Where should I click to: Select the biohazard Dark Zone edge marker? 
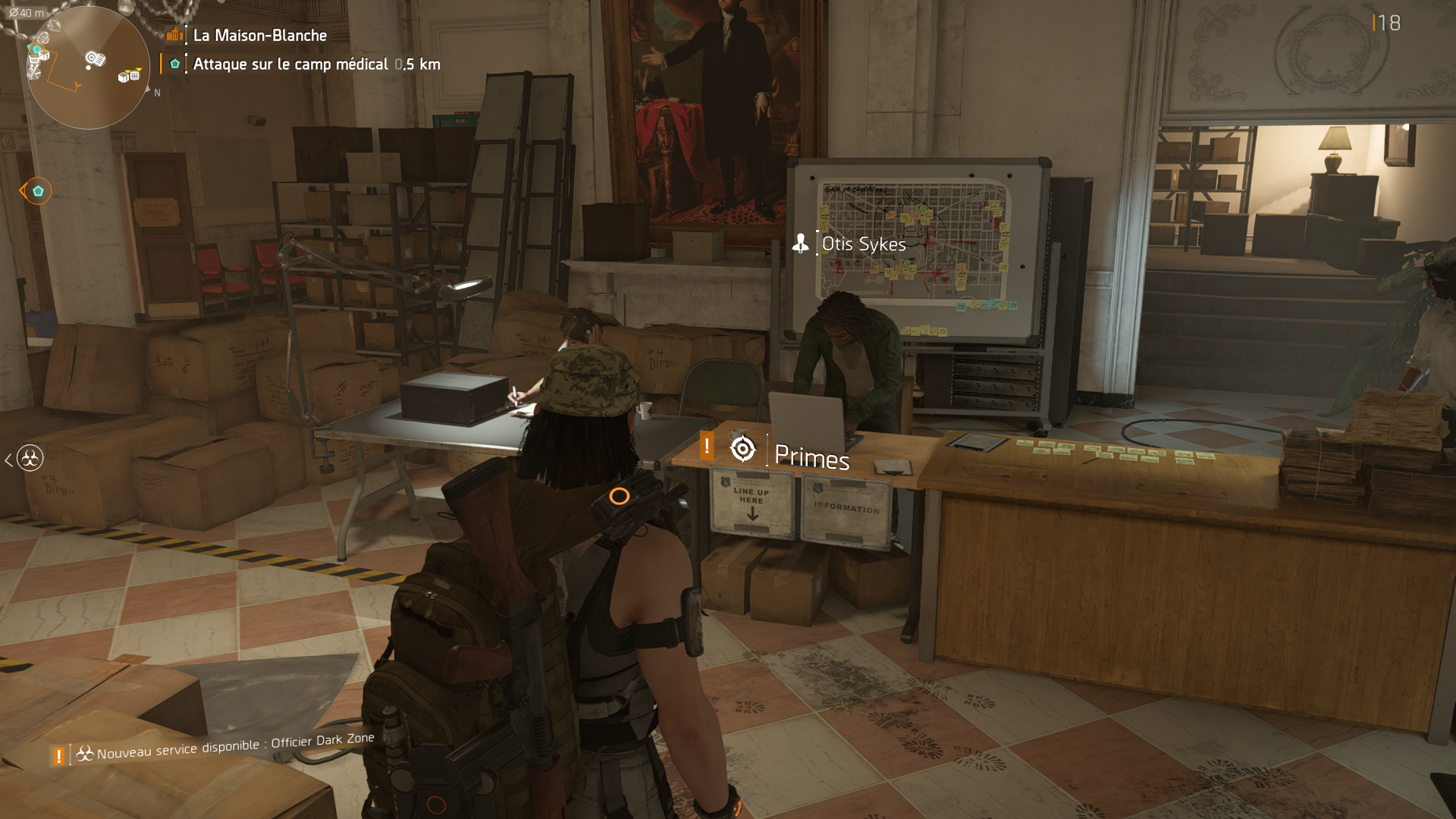30,458
